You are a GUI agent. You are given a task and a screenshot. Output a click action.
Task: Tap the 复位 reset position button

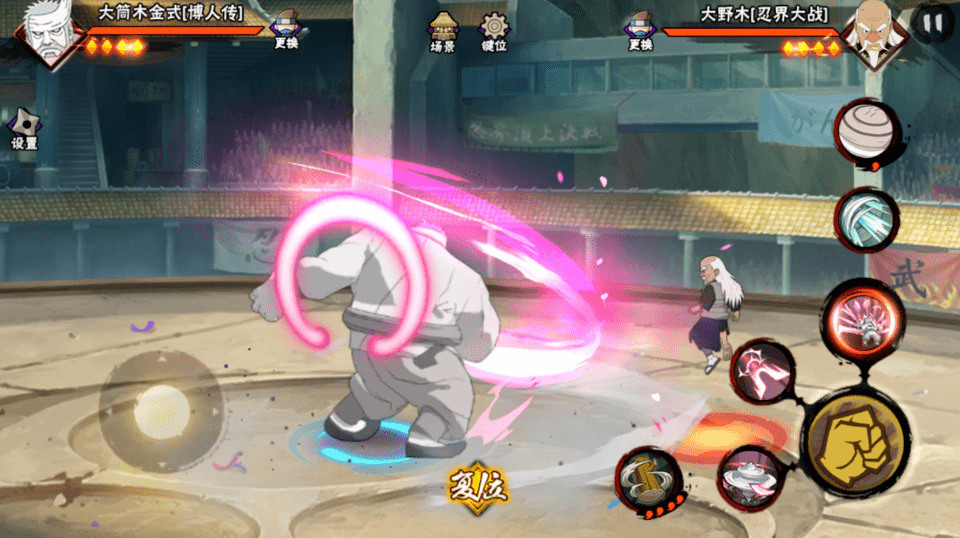tap(478, 487)
